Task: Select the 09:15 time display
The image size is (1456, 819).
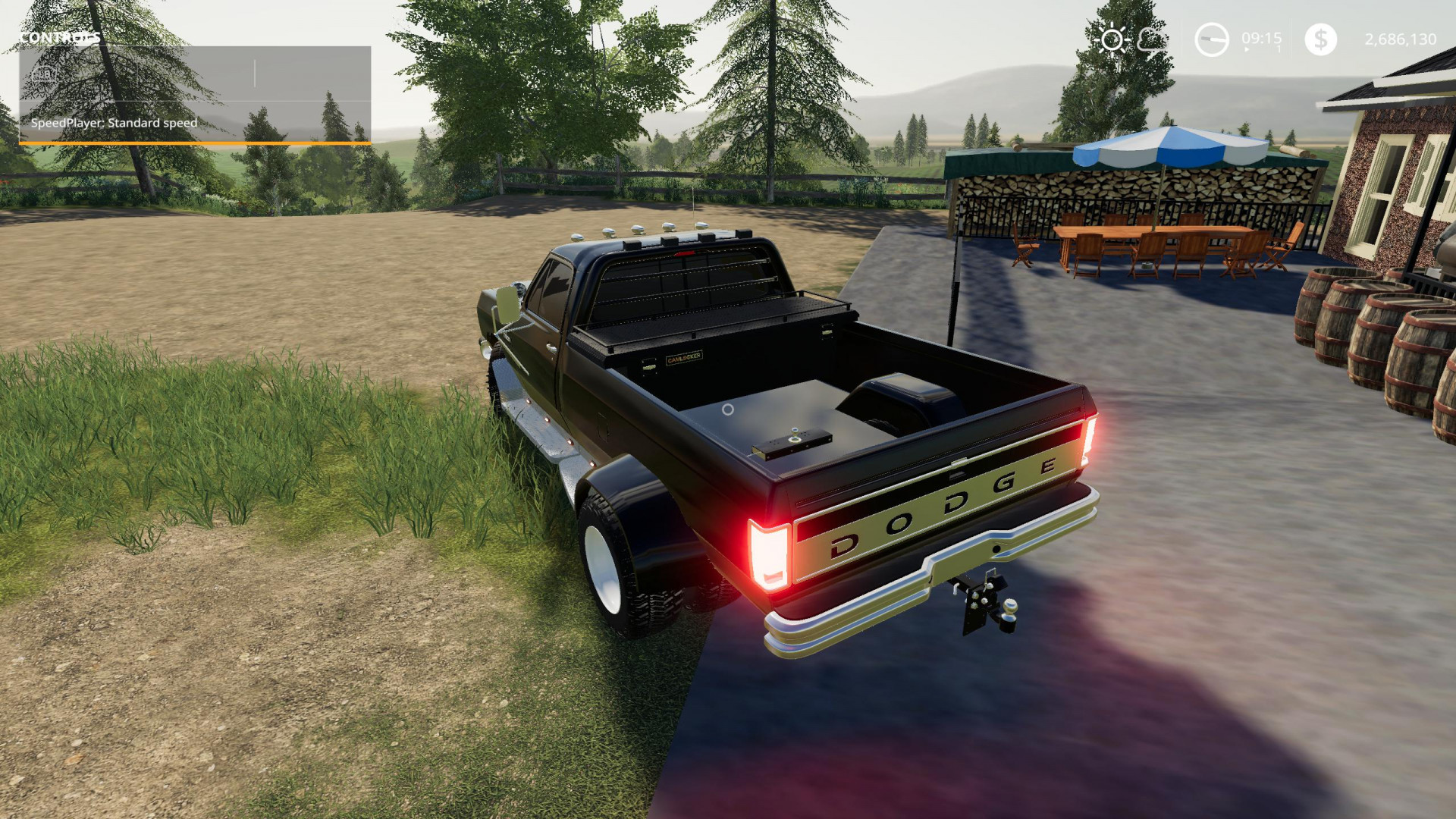Action: 1260,38
